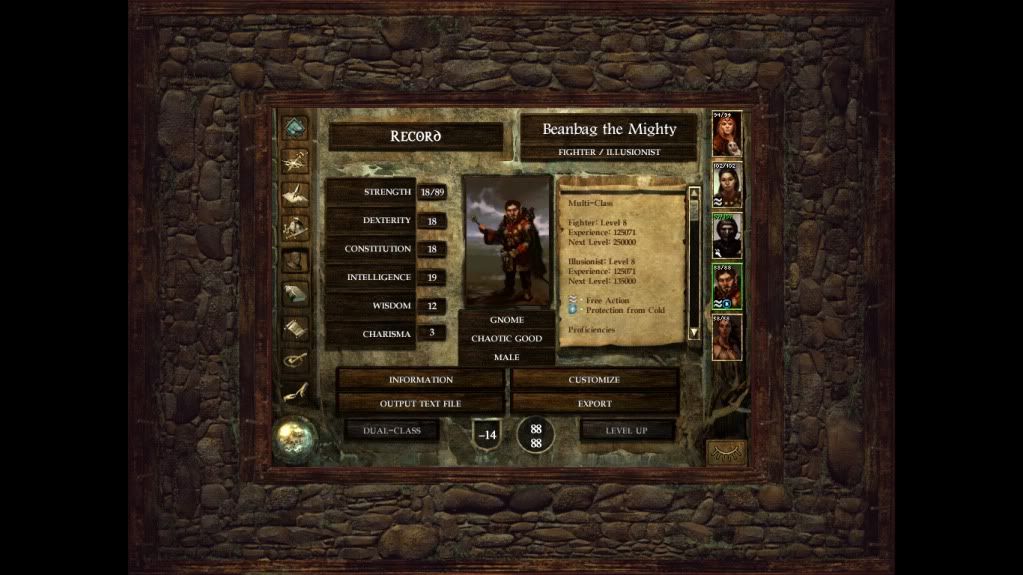The height and width of the screenshot is (575, 1023).
Task: Click the Dual-Class button
Action: 392,430
